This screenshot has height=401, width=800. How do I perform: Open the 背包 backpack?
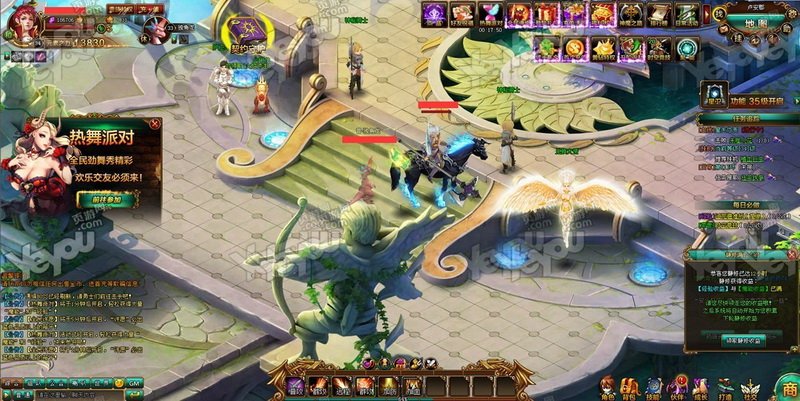click(630, 385)
